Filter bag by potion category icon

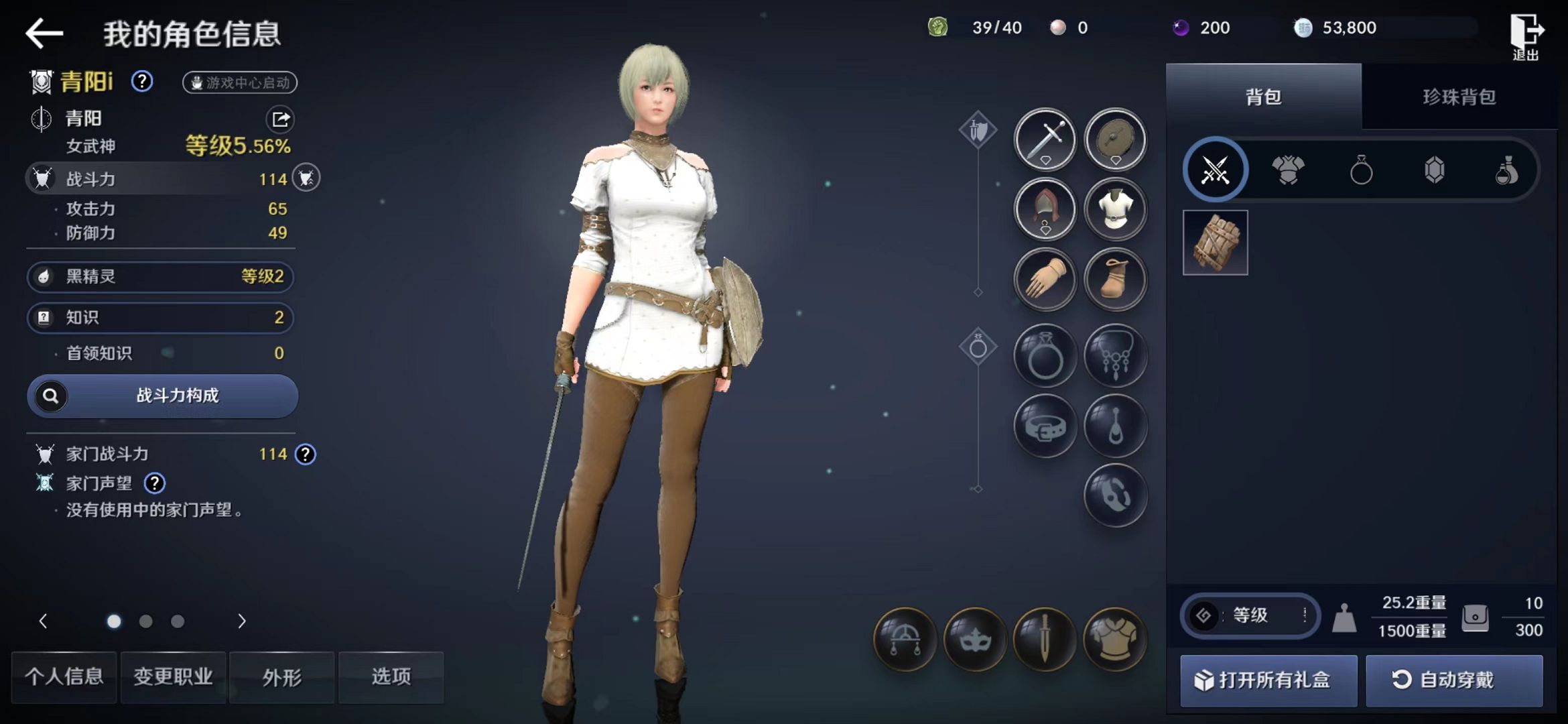(x=1506, y=170)
